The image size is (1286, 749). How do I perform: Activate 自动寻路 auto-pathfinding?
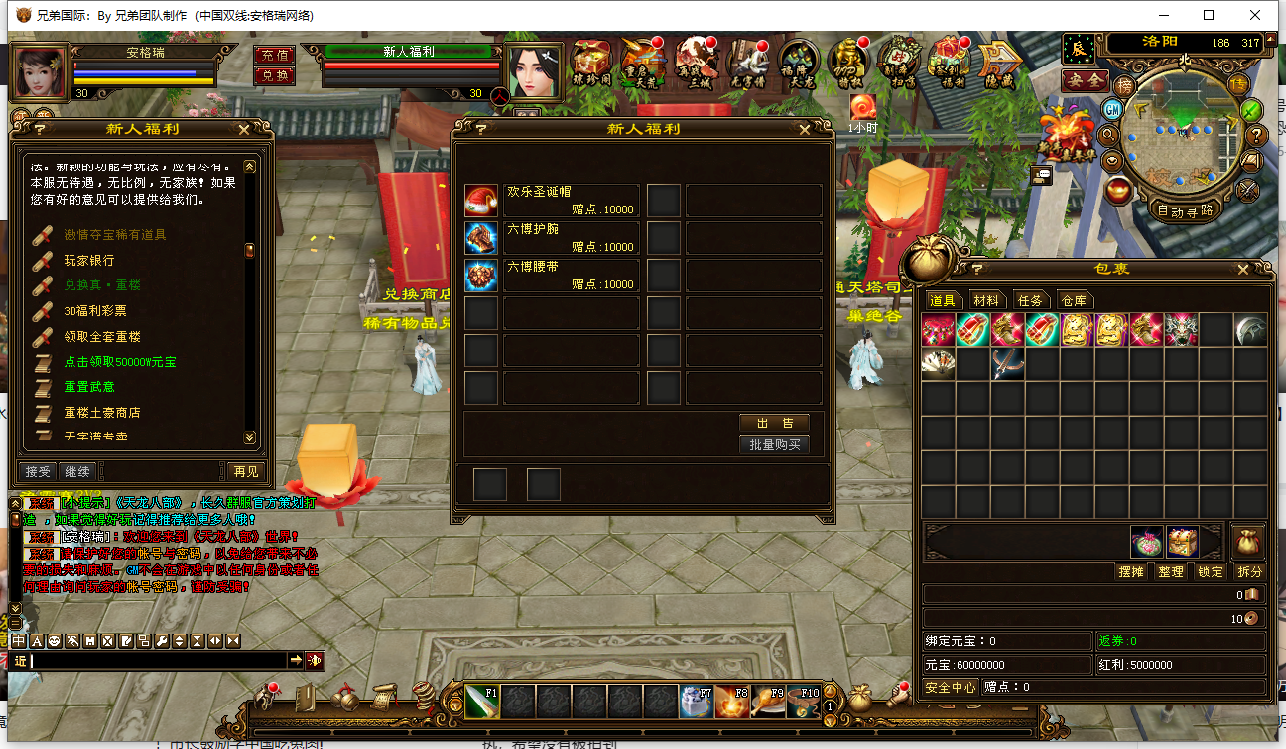1185,211
